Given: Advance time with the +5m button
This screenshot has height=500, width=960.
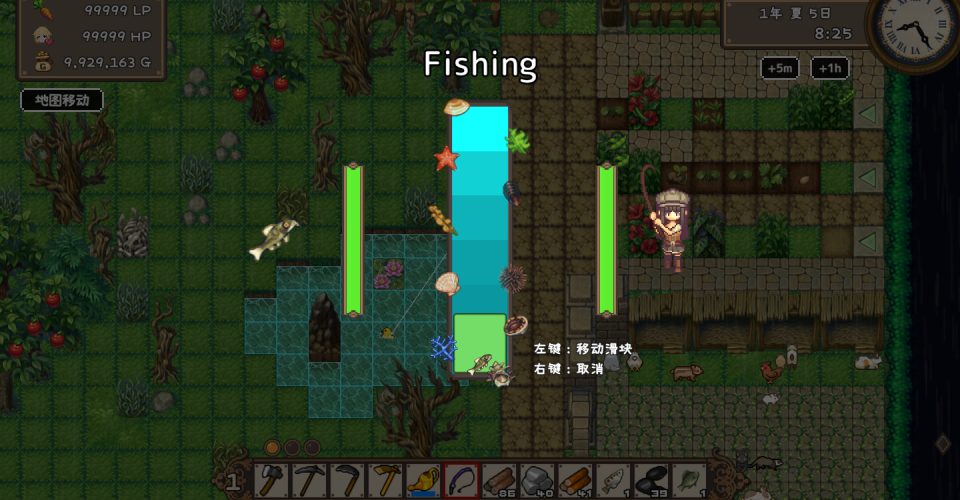Looking at the screenshot, I should click(779, 68).
